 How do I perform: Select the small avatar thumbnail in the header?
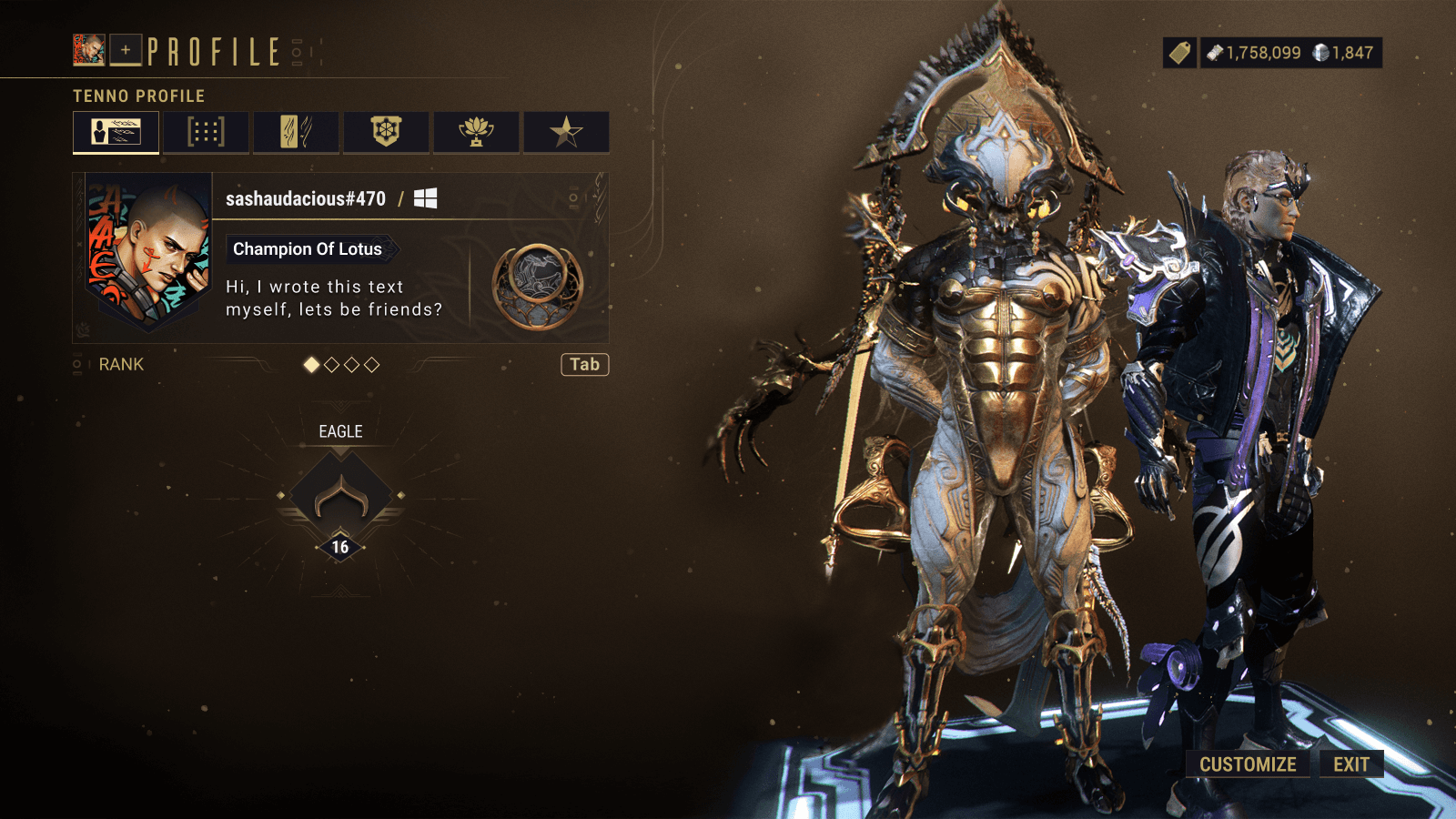[x=89, y=50]
